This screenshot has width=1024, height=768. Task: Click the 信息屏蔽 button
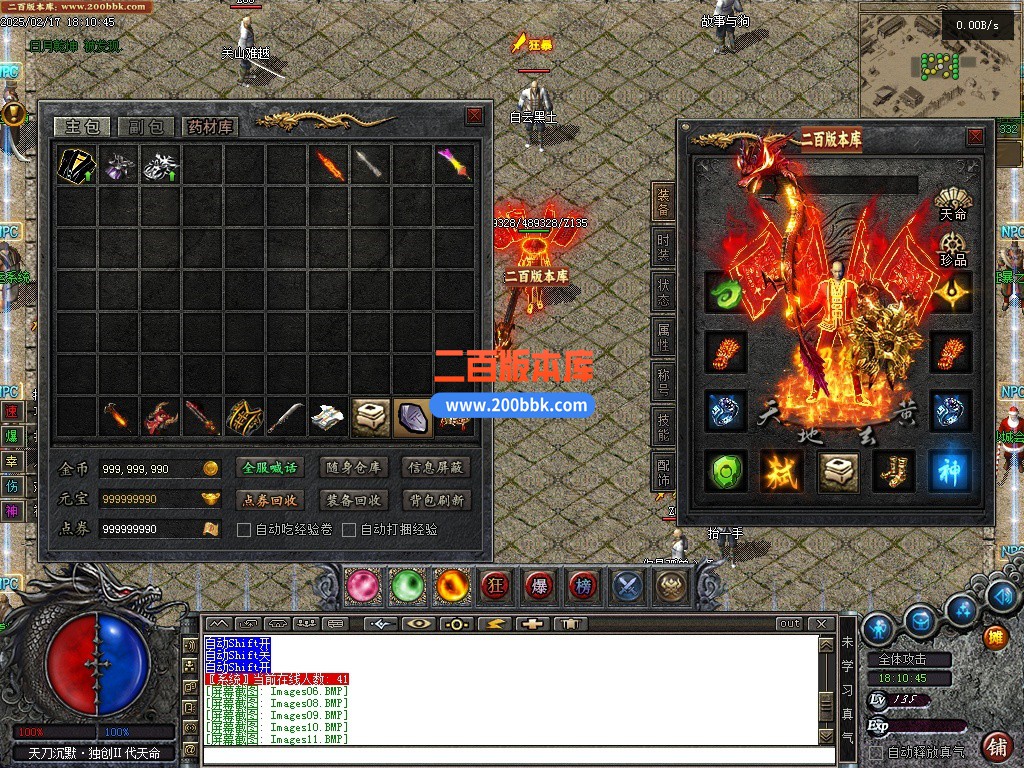(x=436, y=467)
